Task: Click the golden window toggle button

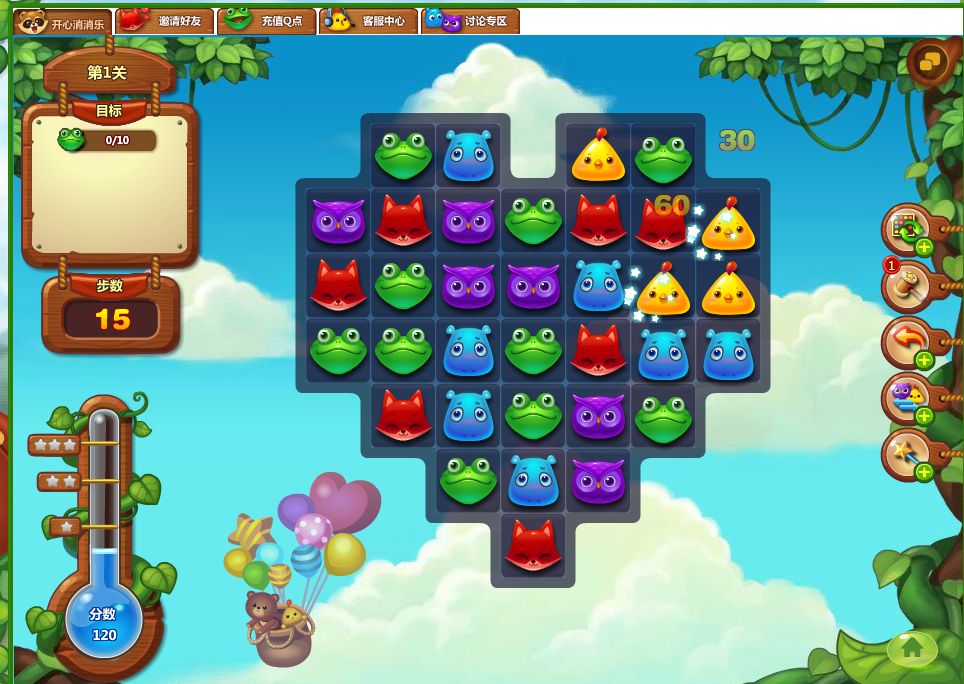Action: click(929, 63)
